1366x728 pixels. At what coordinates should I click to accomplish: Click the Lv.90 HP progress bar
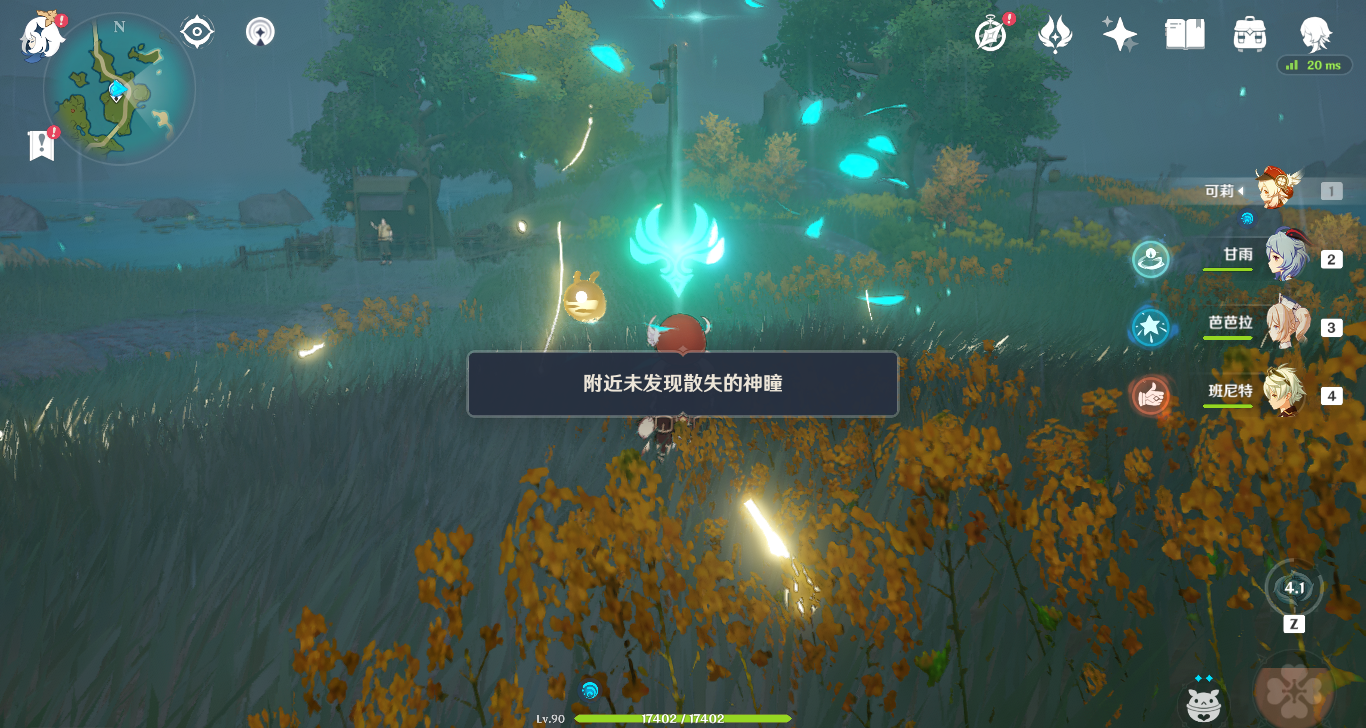pyautogui.click(x=683, y=717)
